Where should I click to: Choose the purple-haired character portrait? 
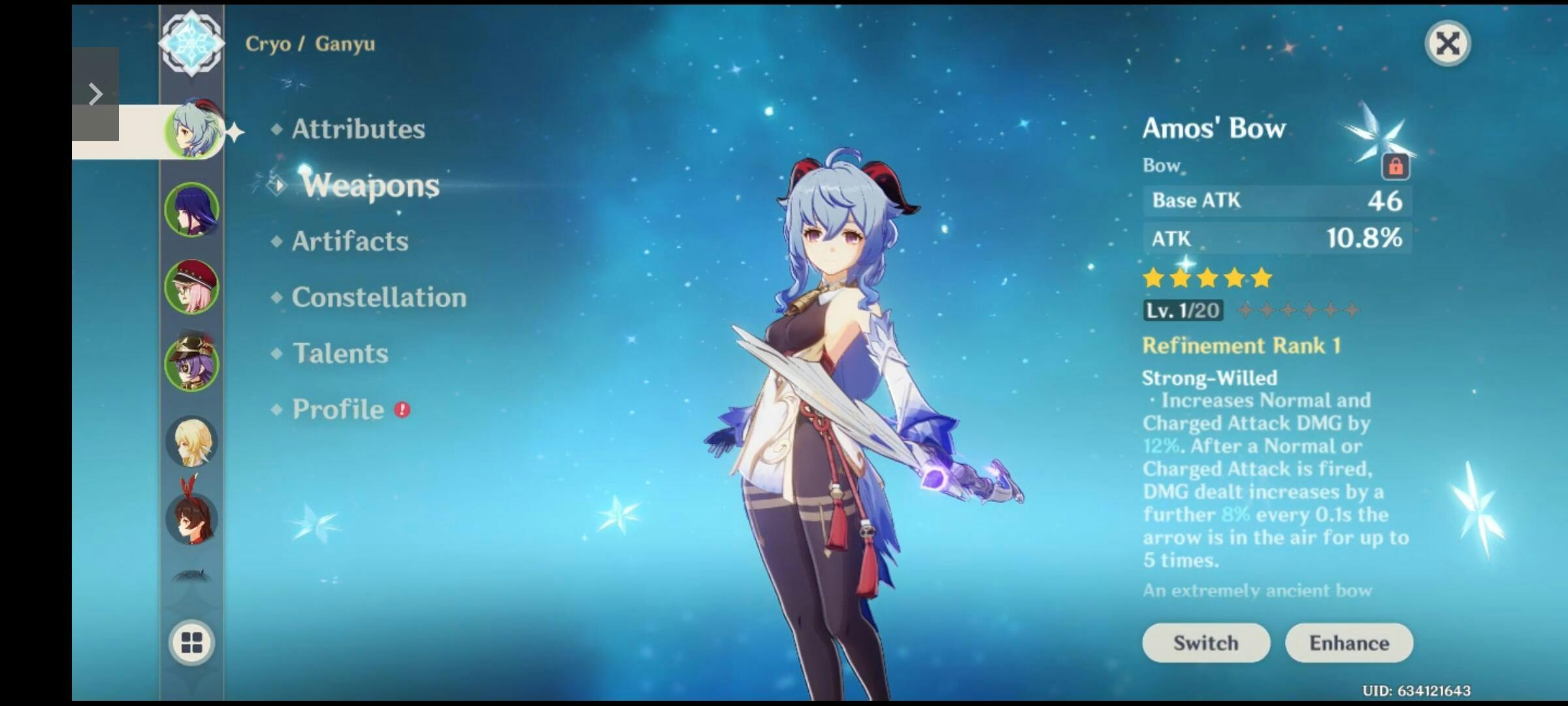(x=191, y=209)
